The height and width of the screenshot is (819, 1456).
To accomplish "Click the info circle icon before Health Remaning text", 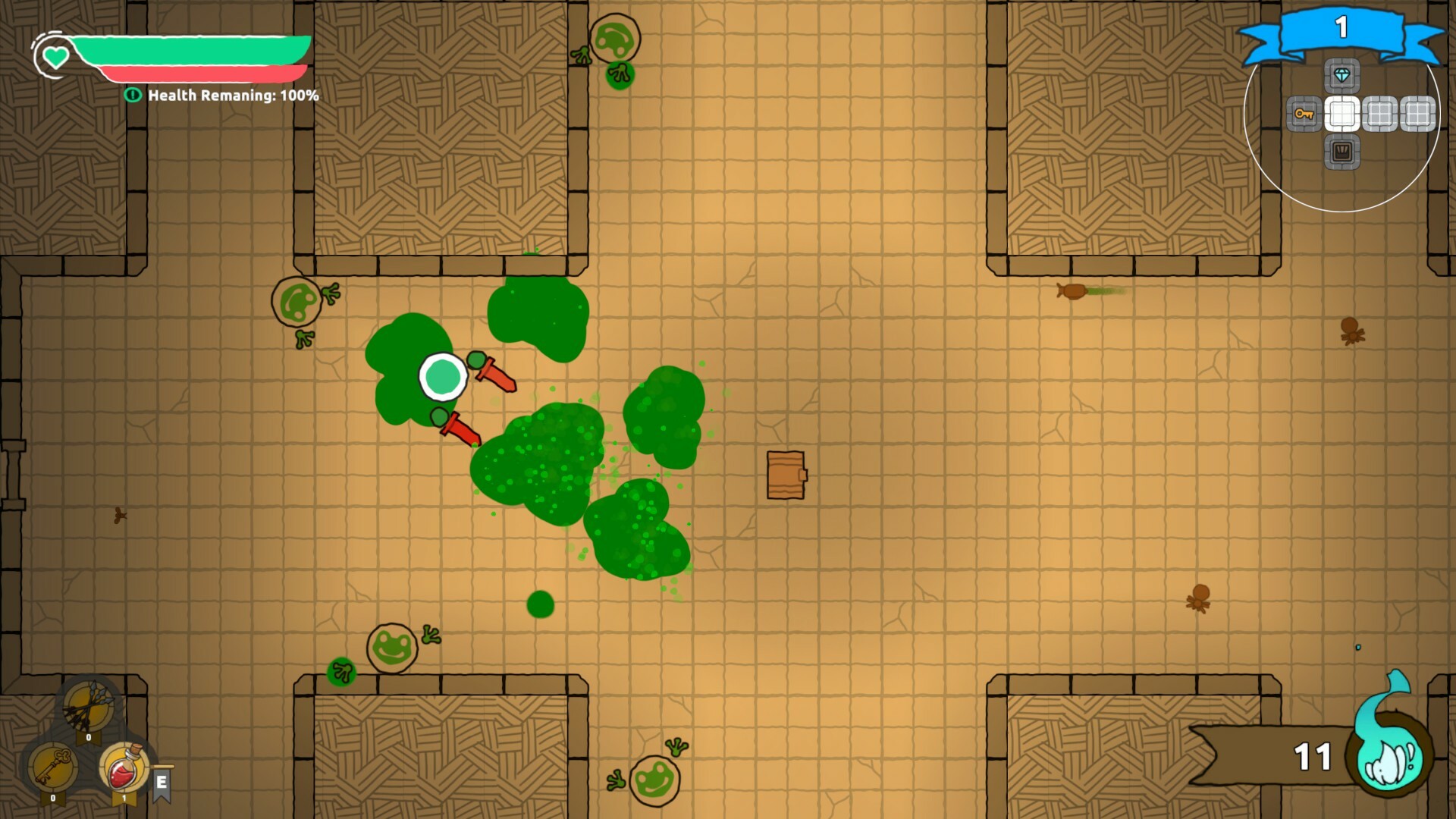I will 134,96.
